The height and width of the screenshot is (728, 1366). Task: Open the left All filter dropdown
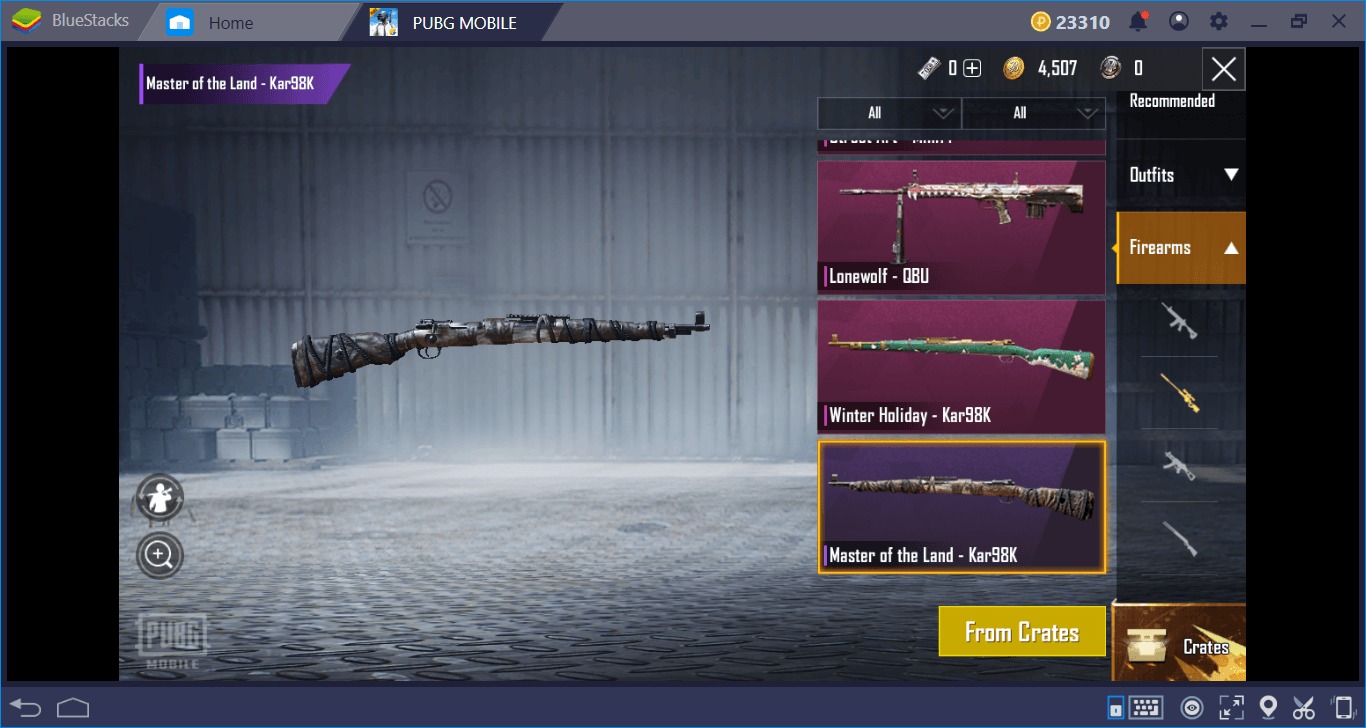[x=888, y=113]
